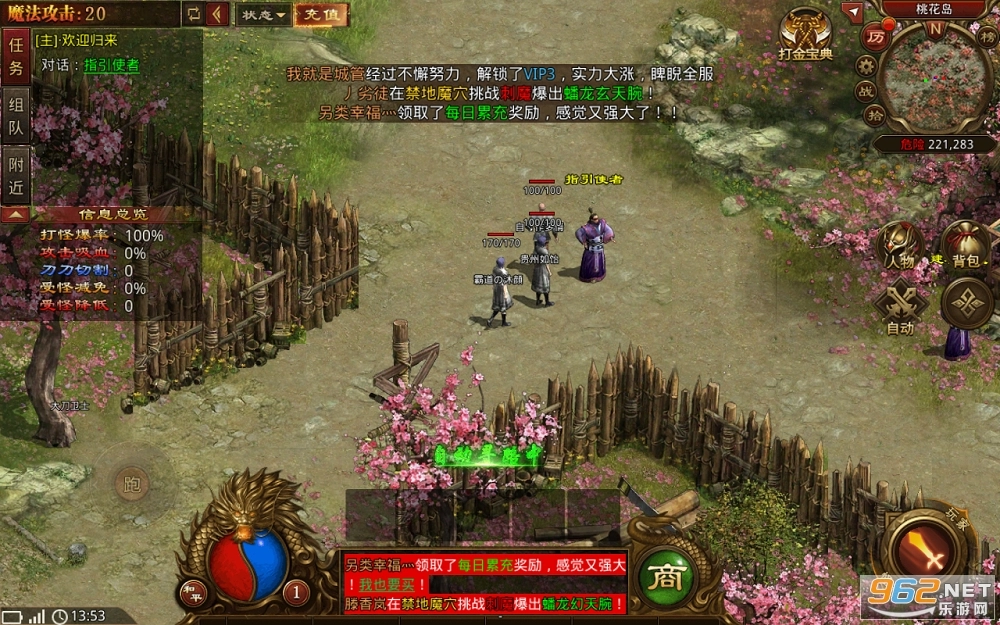
Task: Click the 我也要买 link in chat
Action: (x=386, y=584)
